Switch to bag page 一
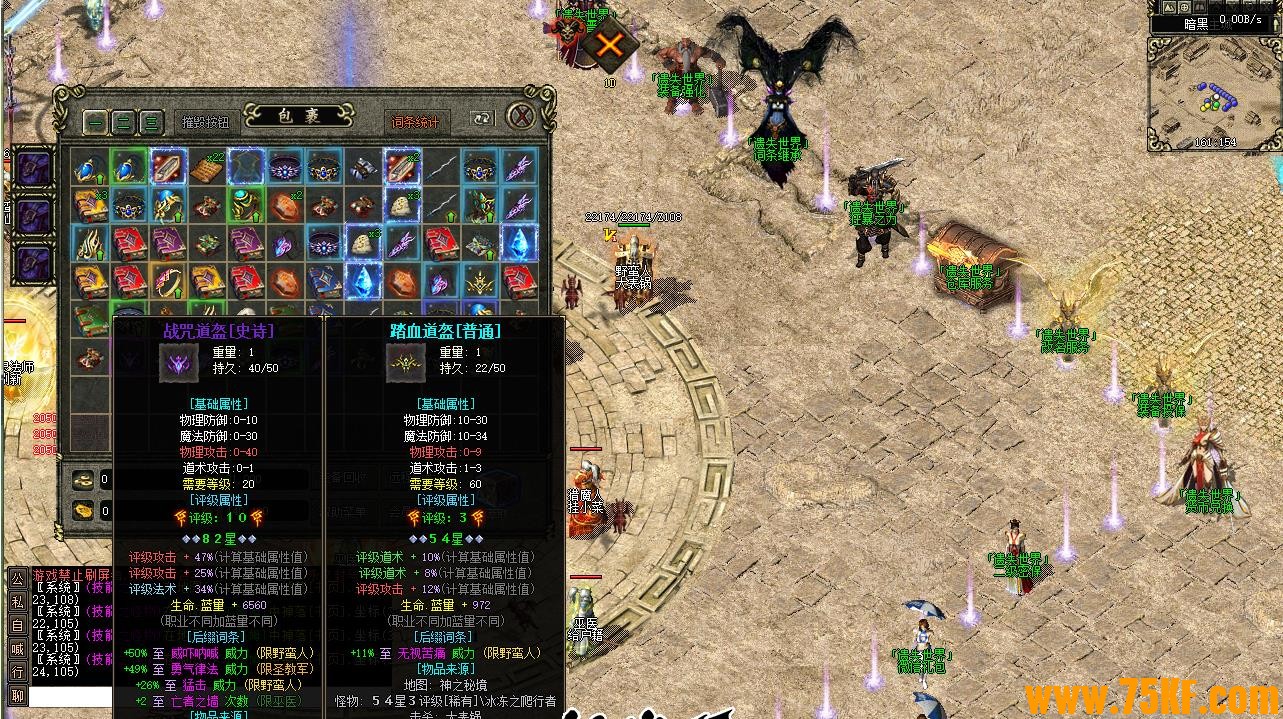Image resolution: width=1283 pixels, height=719 pixels. pyautogui.click(x=95, y=122)
